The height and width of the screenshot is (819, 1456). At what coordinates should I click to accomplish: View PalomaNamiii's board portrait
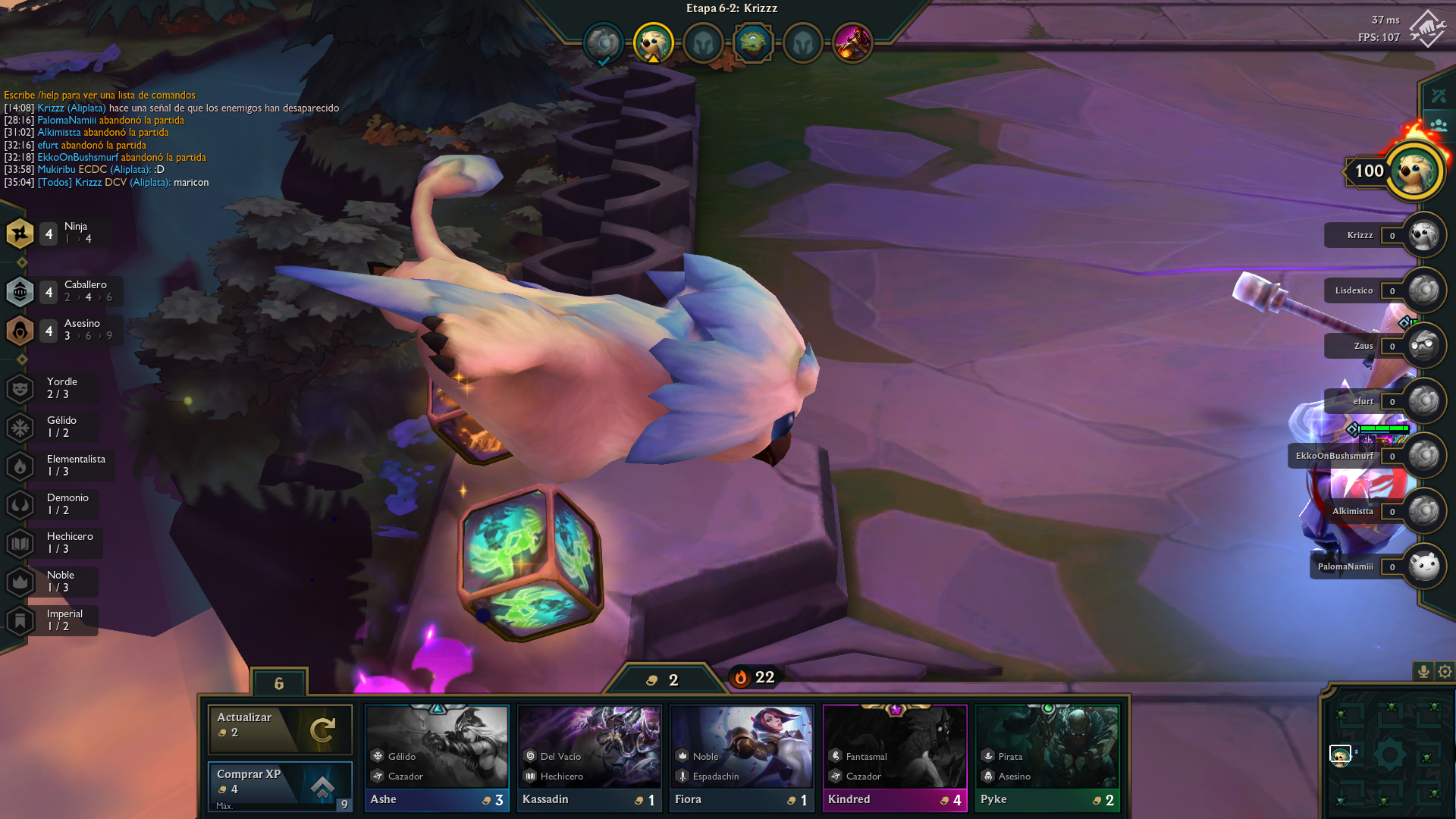(x=1423, y=566)
